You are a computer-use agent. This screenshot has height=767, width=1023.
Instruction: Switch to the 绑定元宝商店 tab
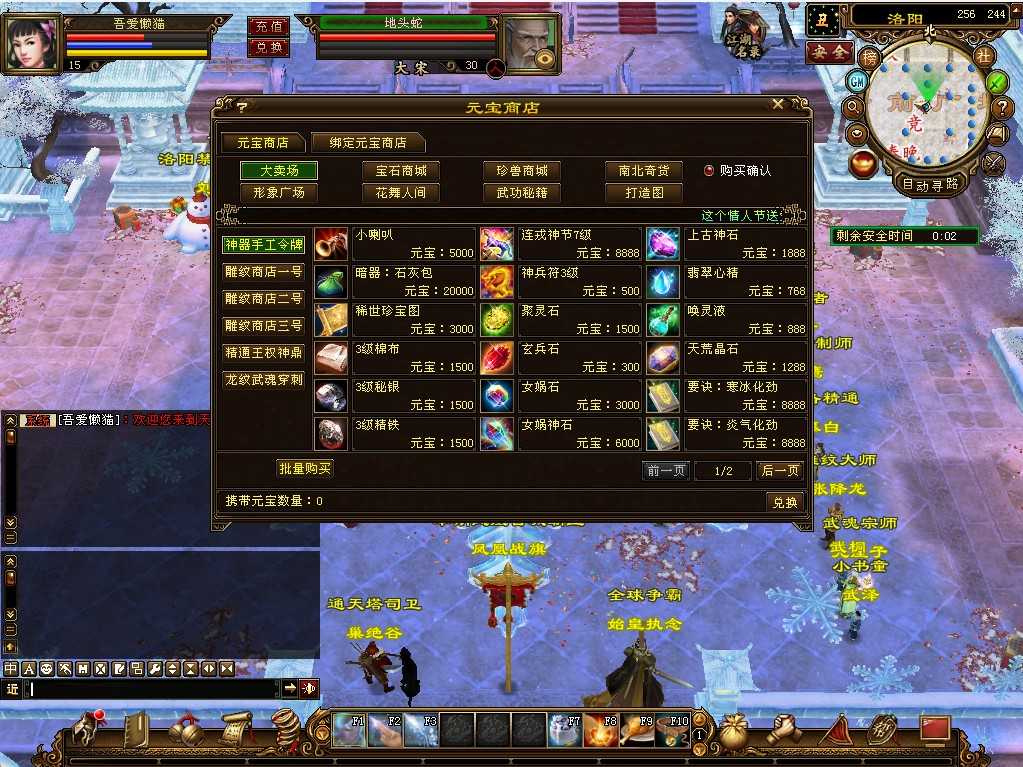click(366, 143)
